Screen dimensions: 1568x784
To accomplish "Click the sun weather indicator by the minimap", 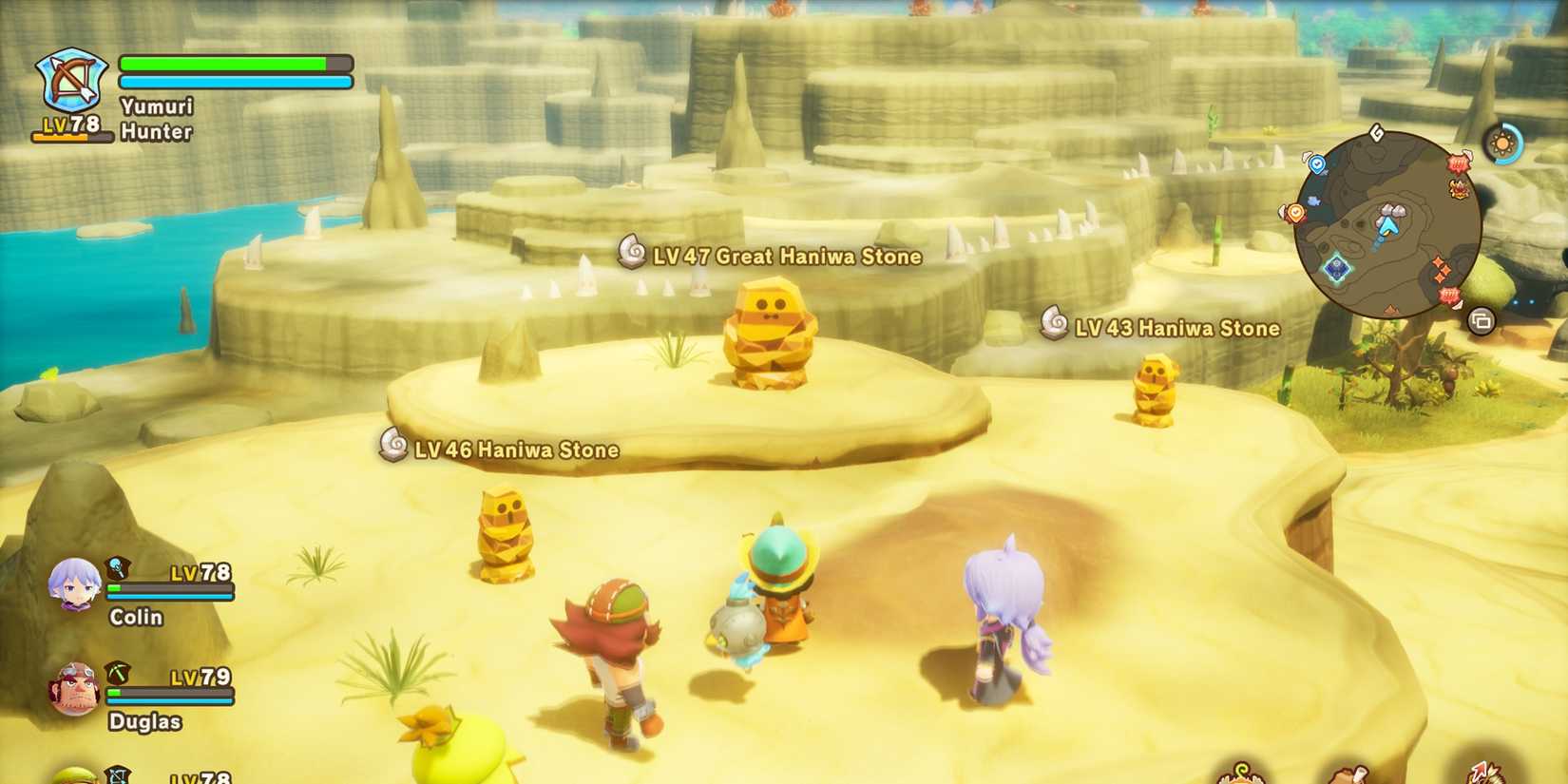I will tap(1502, 143).
